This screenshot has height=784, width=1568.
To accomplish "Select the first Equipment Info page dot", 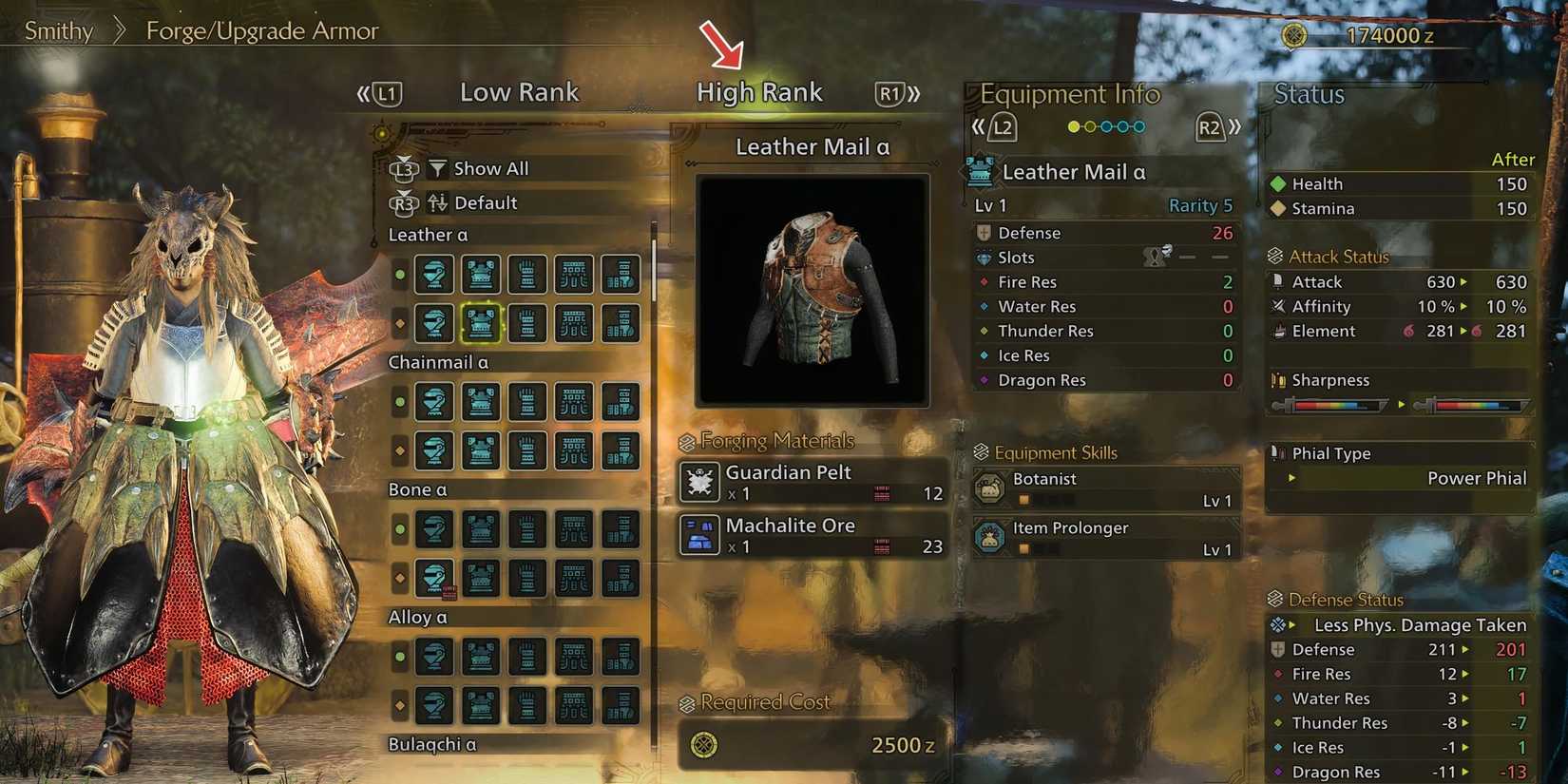I will [x=1073, y=125].
